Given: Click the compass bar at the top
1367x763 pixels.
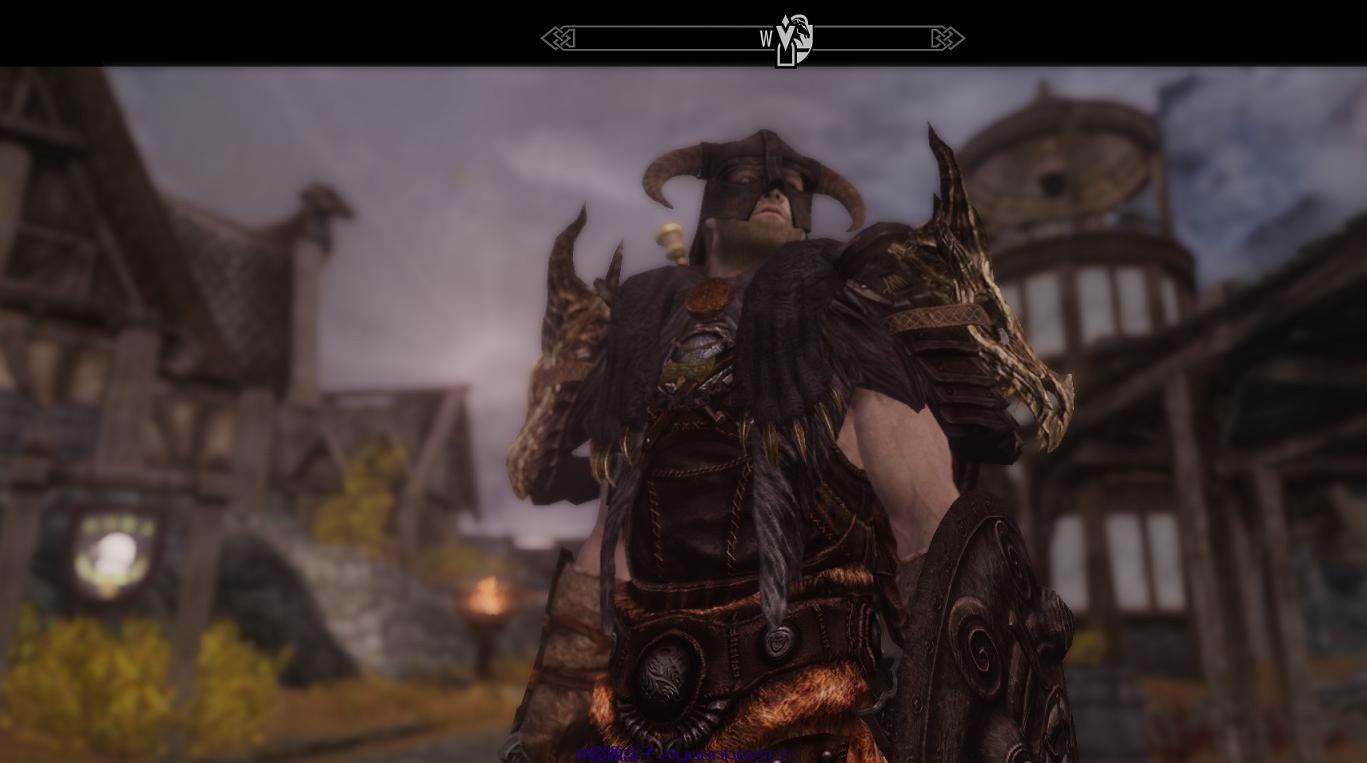Looking at the screenshot, I should click(660, 39).
